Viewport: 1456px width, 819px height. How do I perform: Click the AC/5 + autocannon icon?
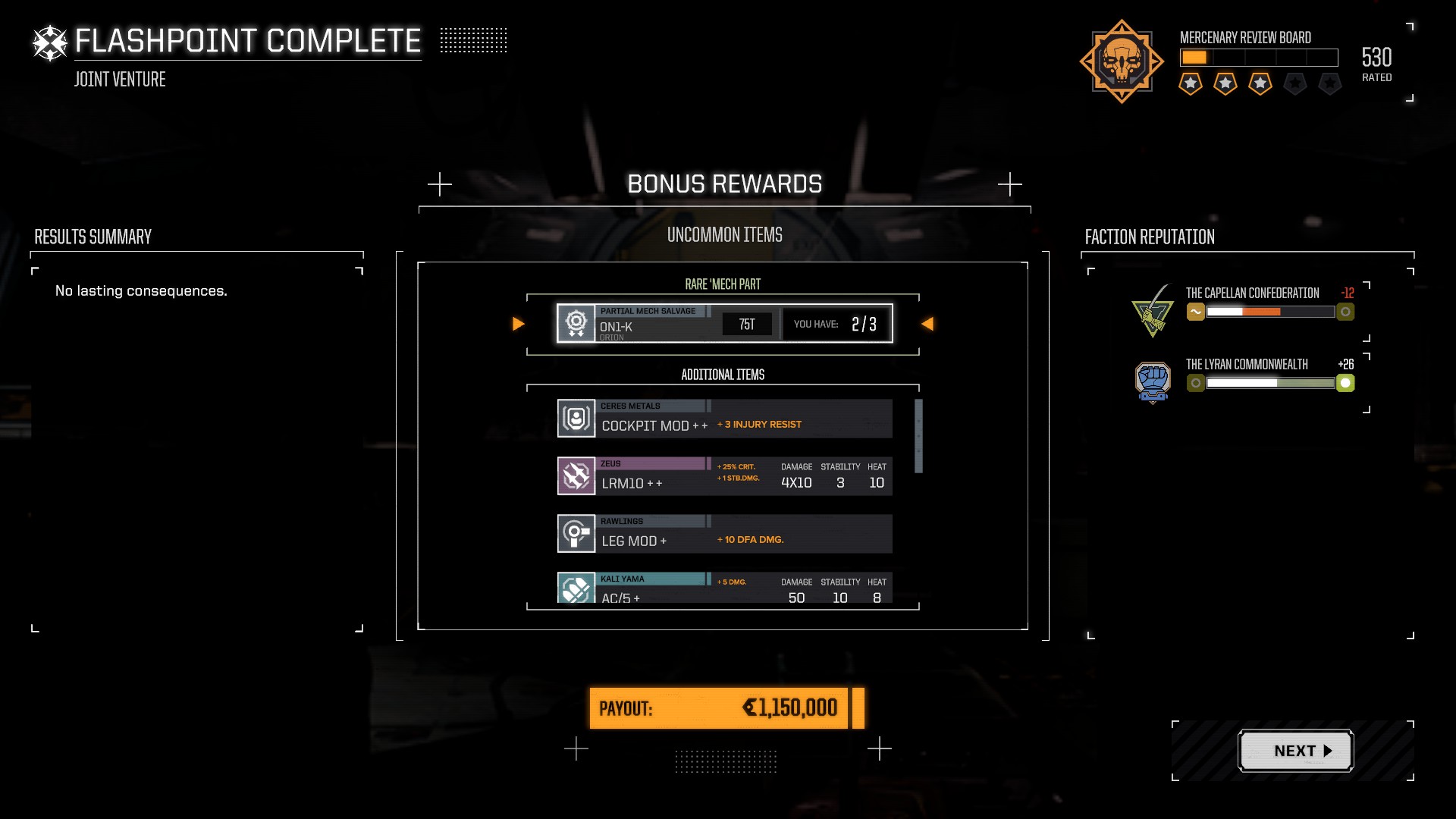pos(576,588)
